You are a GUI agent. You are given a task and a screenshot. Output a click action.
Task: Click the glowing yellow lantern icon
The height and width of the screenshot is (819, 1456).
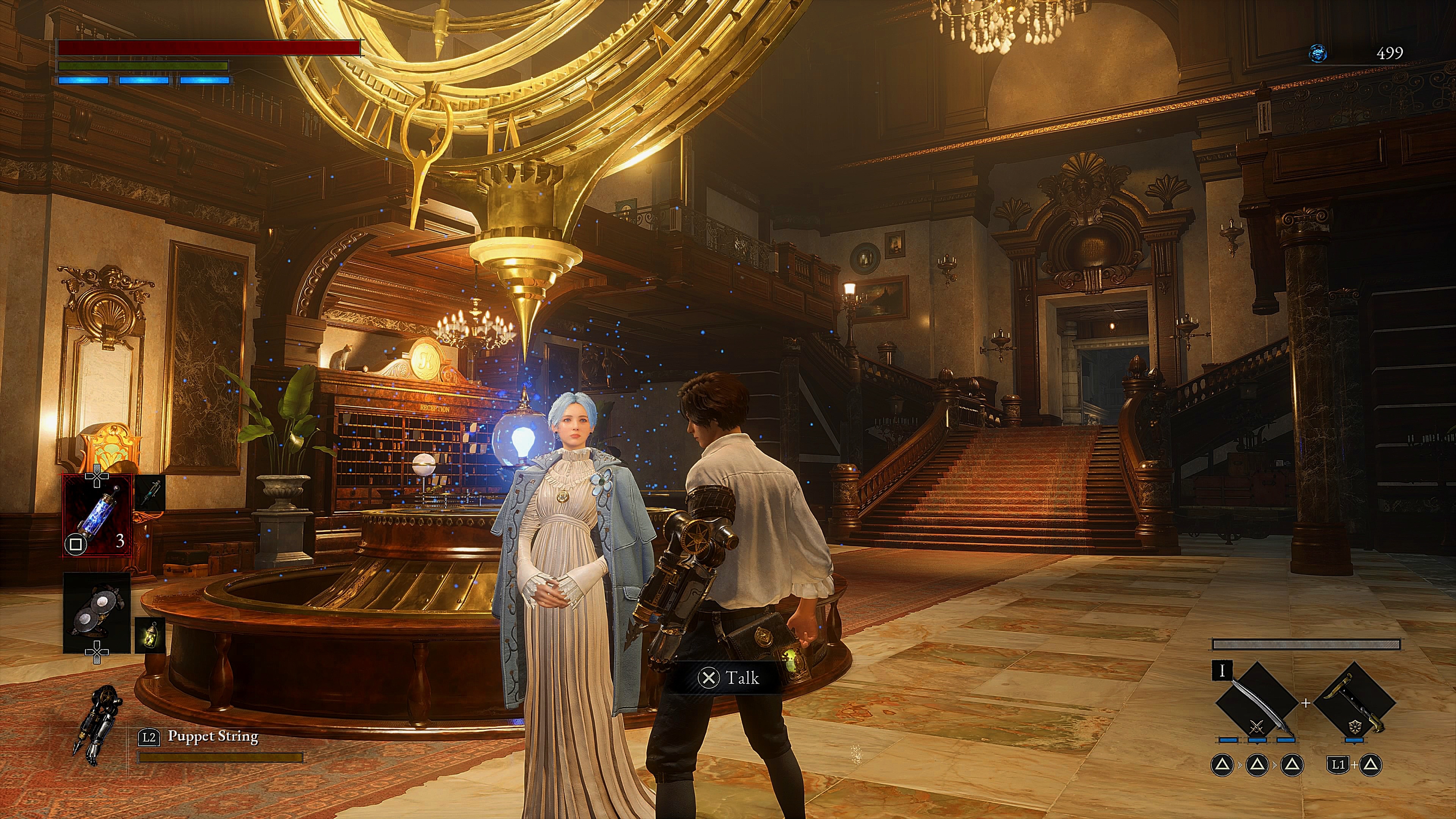(x=150, y=635)
